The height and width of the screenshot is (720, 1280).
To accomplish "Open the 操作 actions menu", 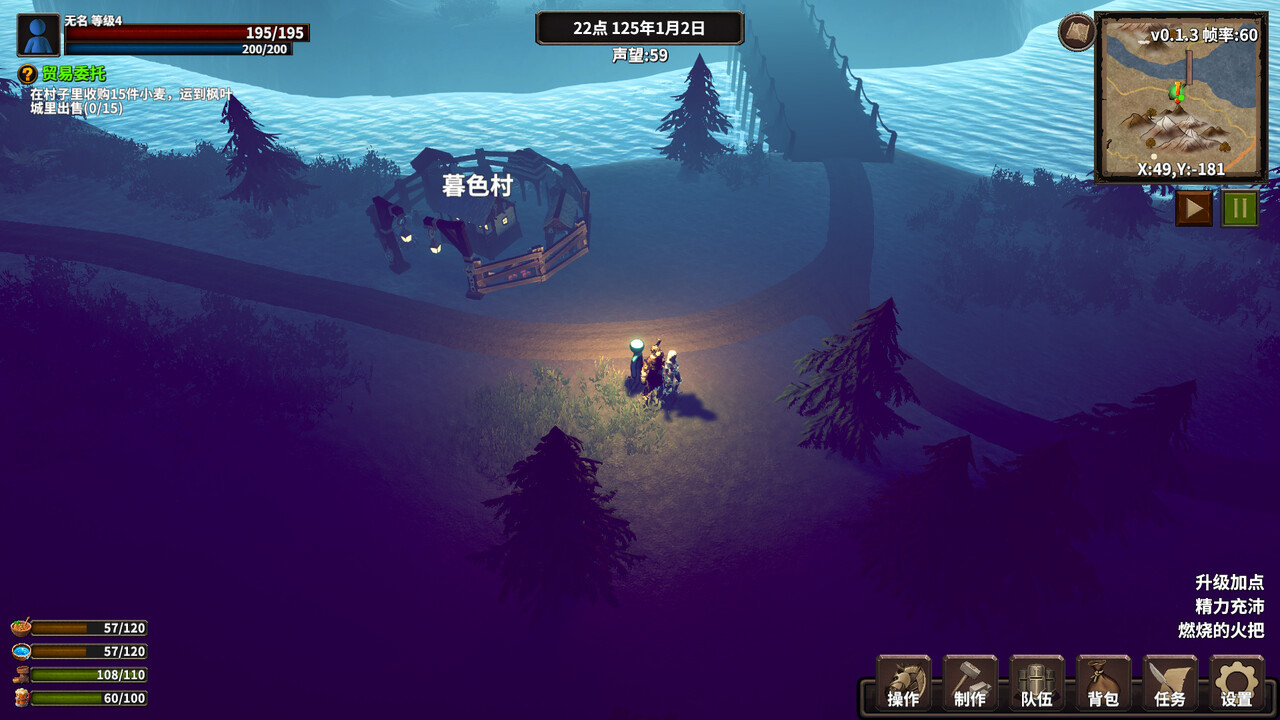I will (x=904, y=684).
